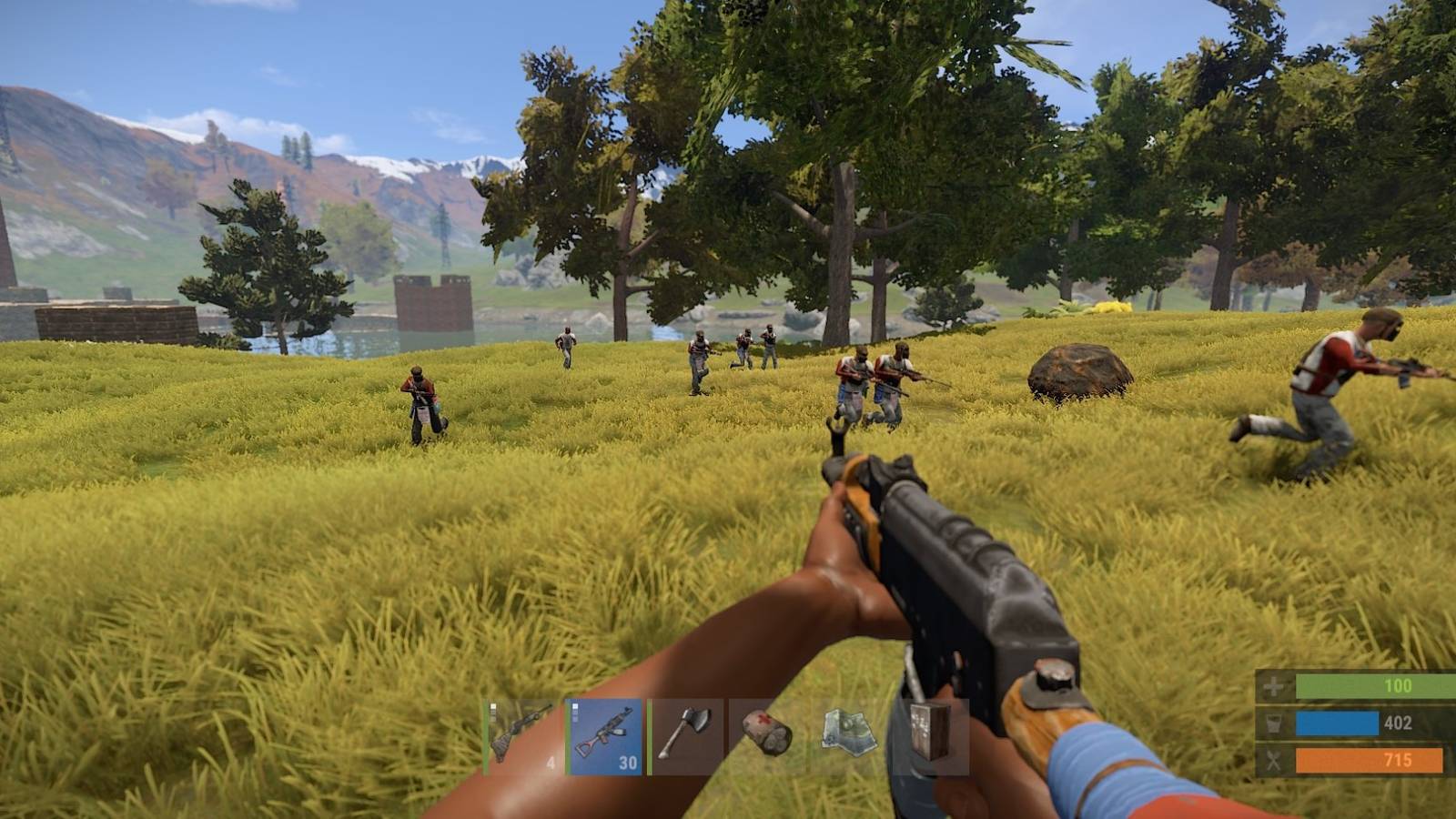1456x819 pixels.
Task: Click the 4 ammo count on the rifle slot
Action: point(550,763)
